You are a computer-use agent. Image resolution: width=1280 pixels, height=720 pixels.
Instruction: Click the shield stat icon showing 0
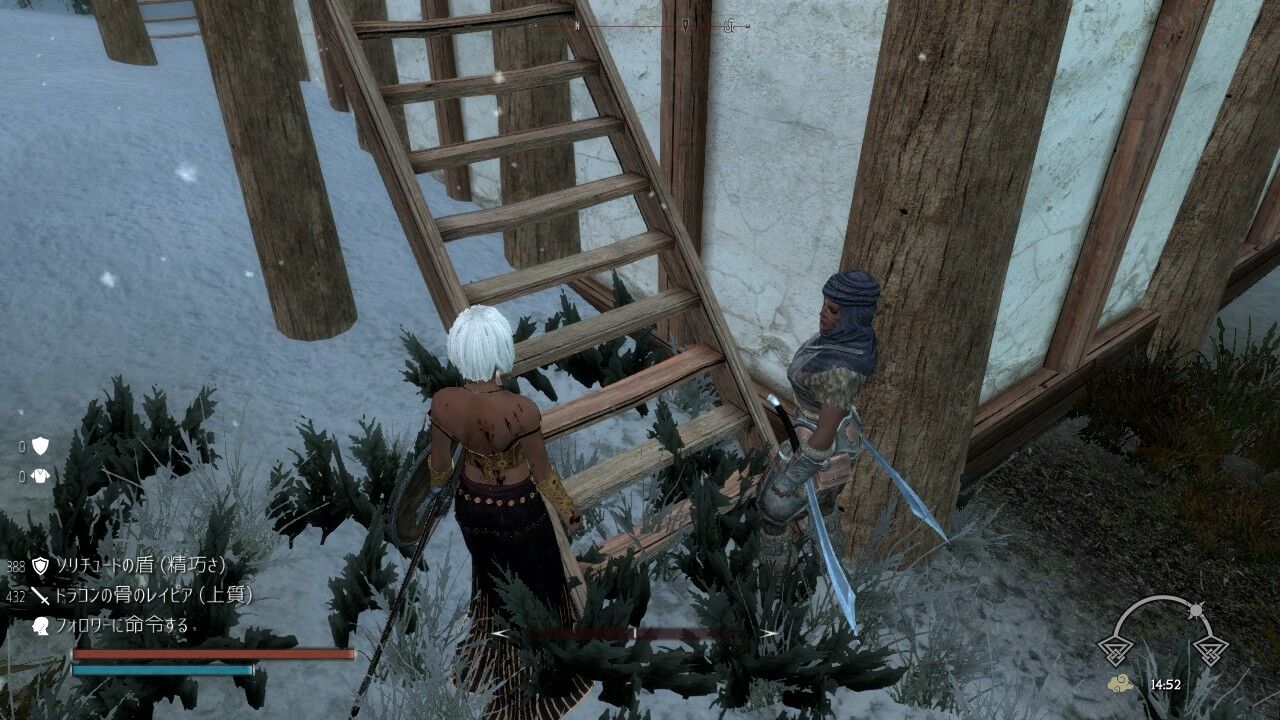pyautogui.click(x=40, y=445)
